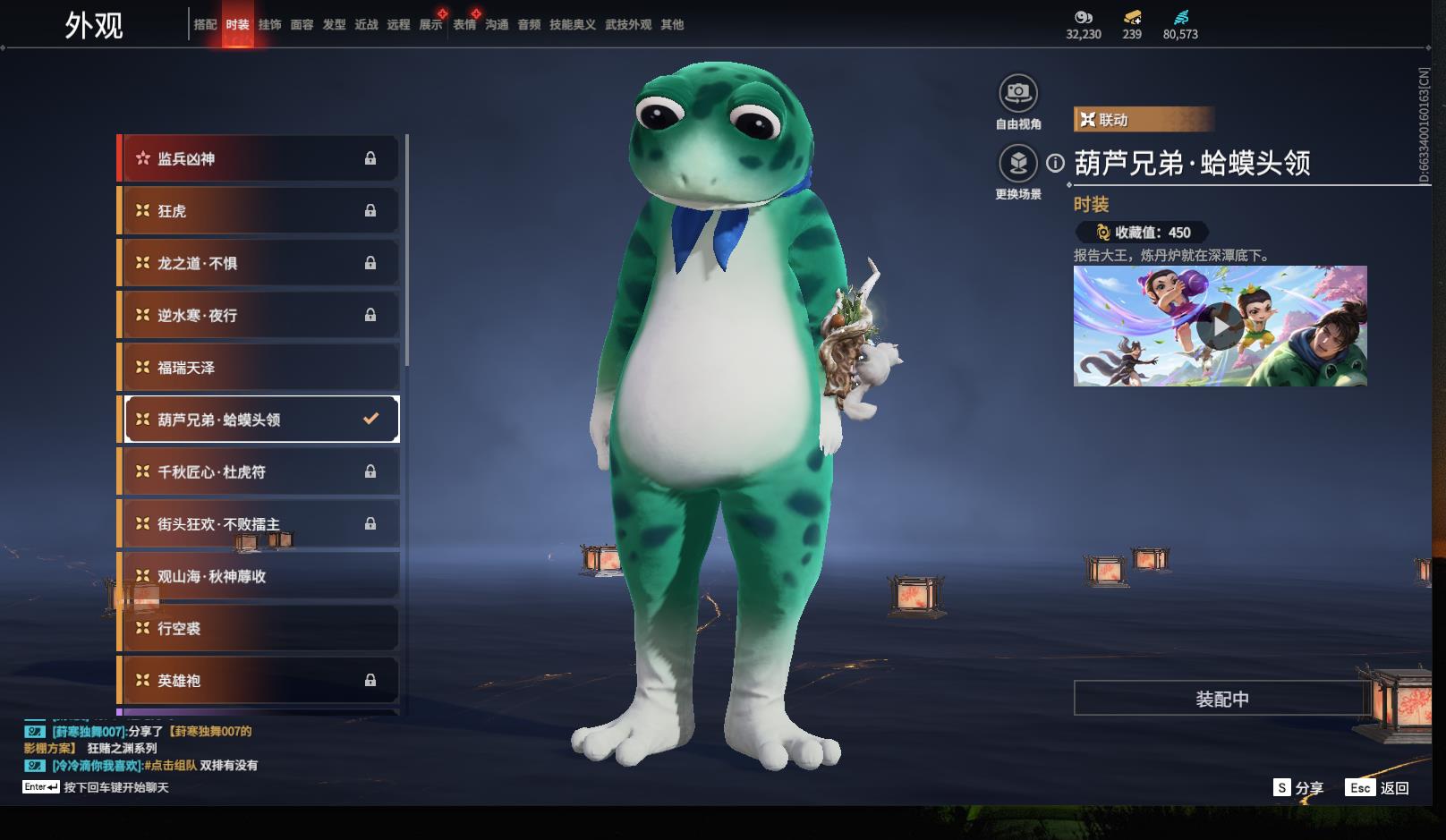Select the 发型 tab
1446x840 pixels.
coord(334,25)
